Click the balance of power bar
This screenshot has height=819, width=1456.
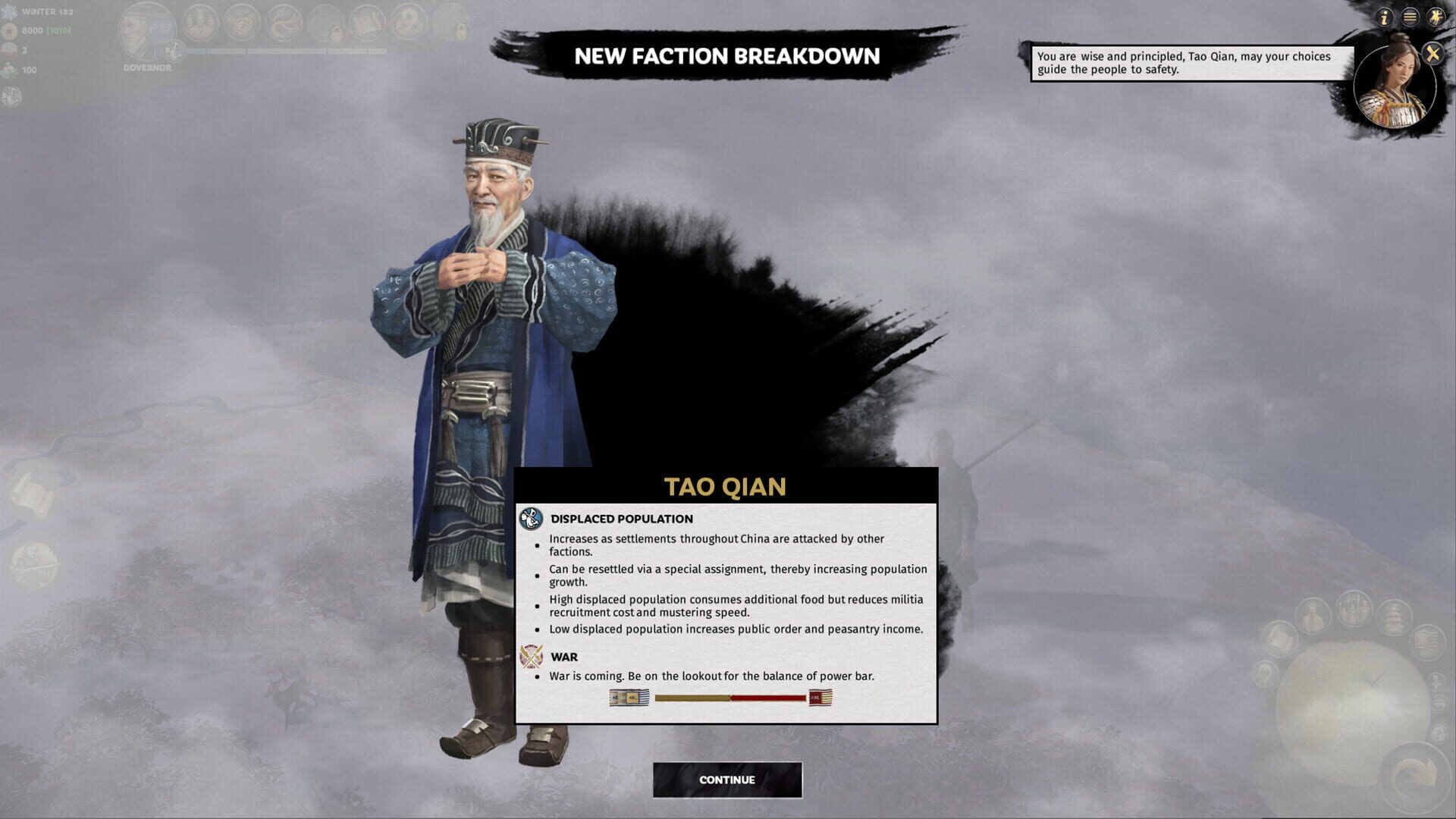tap(728, 698)
